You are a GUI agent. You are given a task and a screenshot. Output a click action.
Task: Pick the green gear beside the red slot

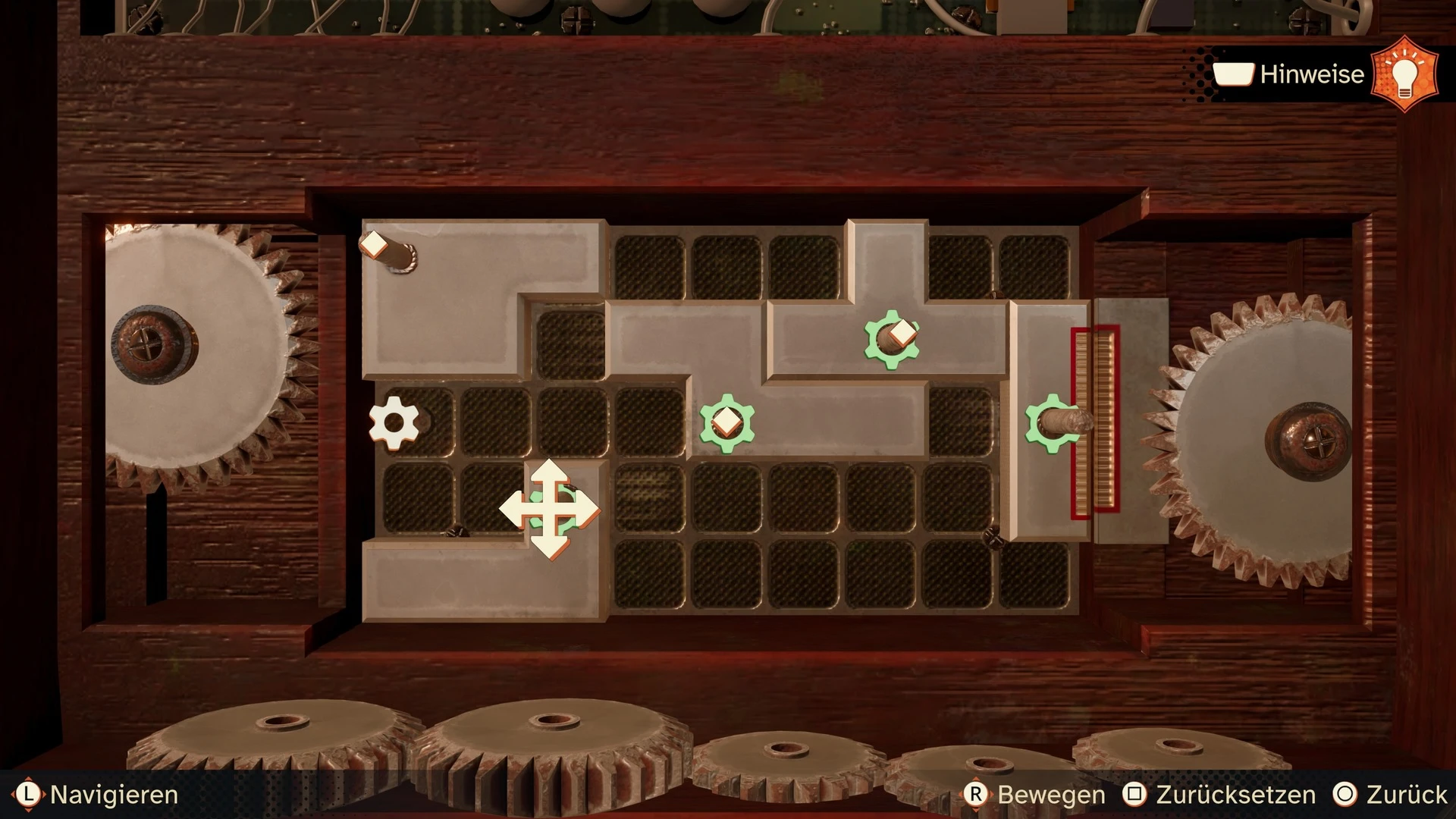click(x=1051, y=422)
